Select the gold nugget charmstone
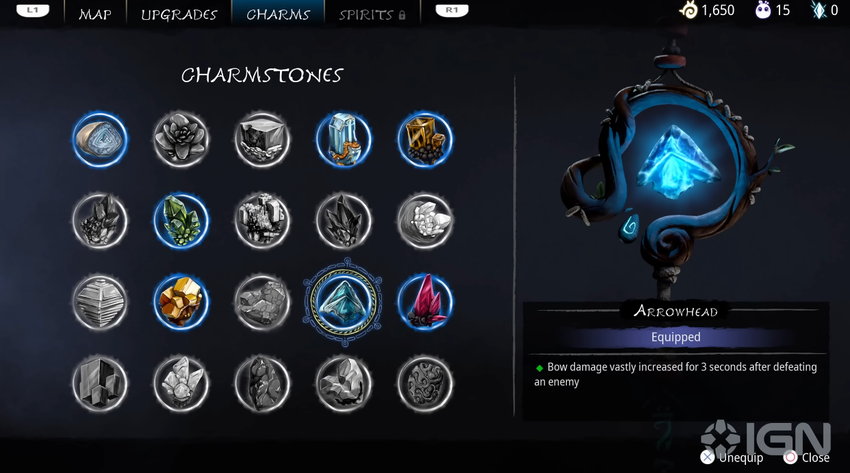The height and width of the screenshot is (473, 850). [181, 301]
